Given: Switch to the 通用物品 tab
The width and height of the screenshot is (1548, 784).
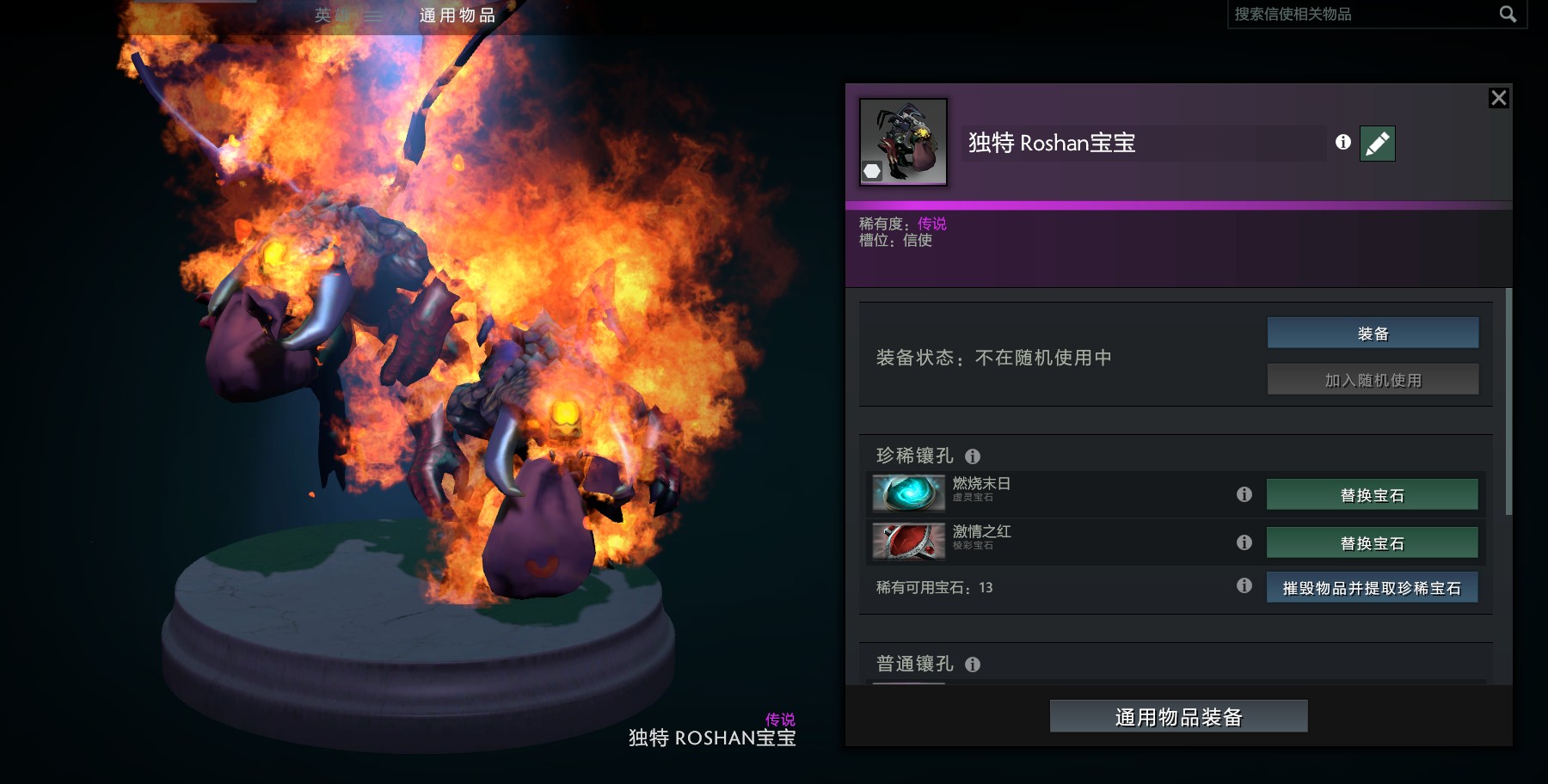Looking at the screenshot, I should (457, 15).
